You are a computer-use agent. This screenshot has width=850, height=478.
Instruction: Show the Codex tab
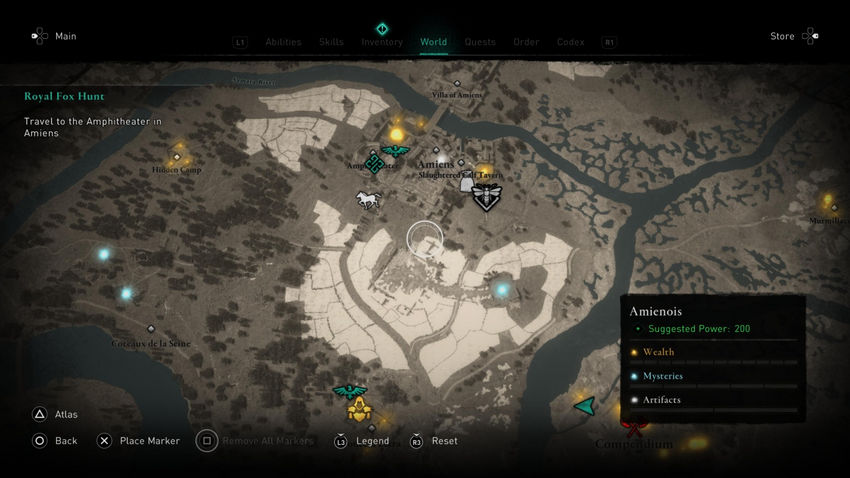pos(571,42)
